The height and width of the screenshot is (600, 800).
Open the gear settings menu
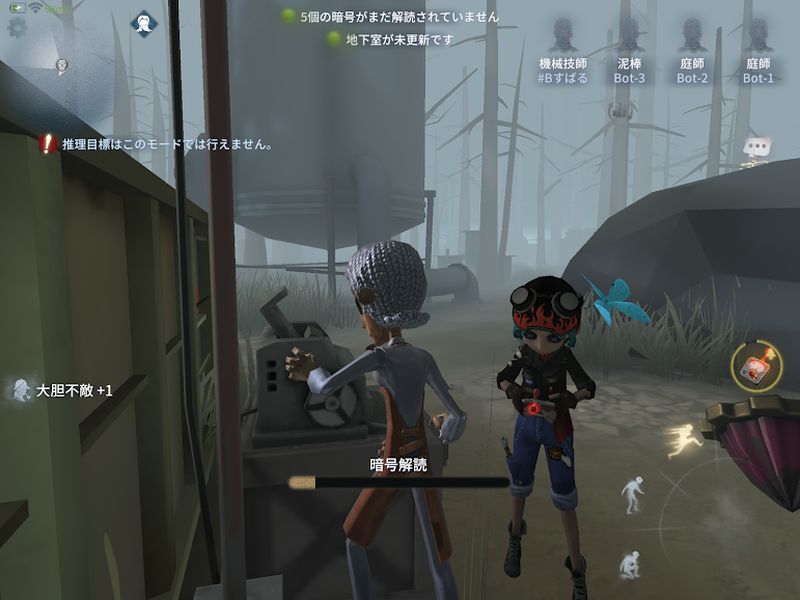click(17, 27)
